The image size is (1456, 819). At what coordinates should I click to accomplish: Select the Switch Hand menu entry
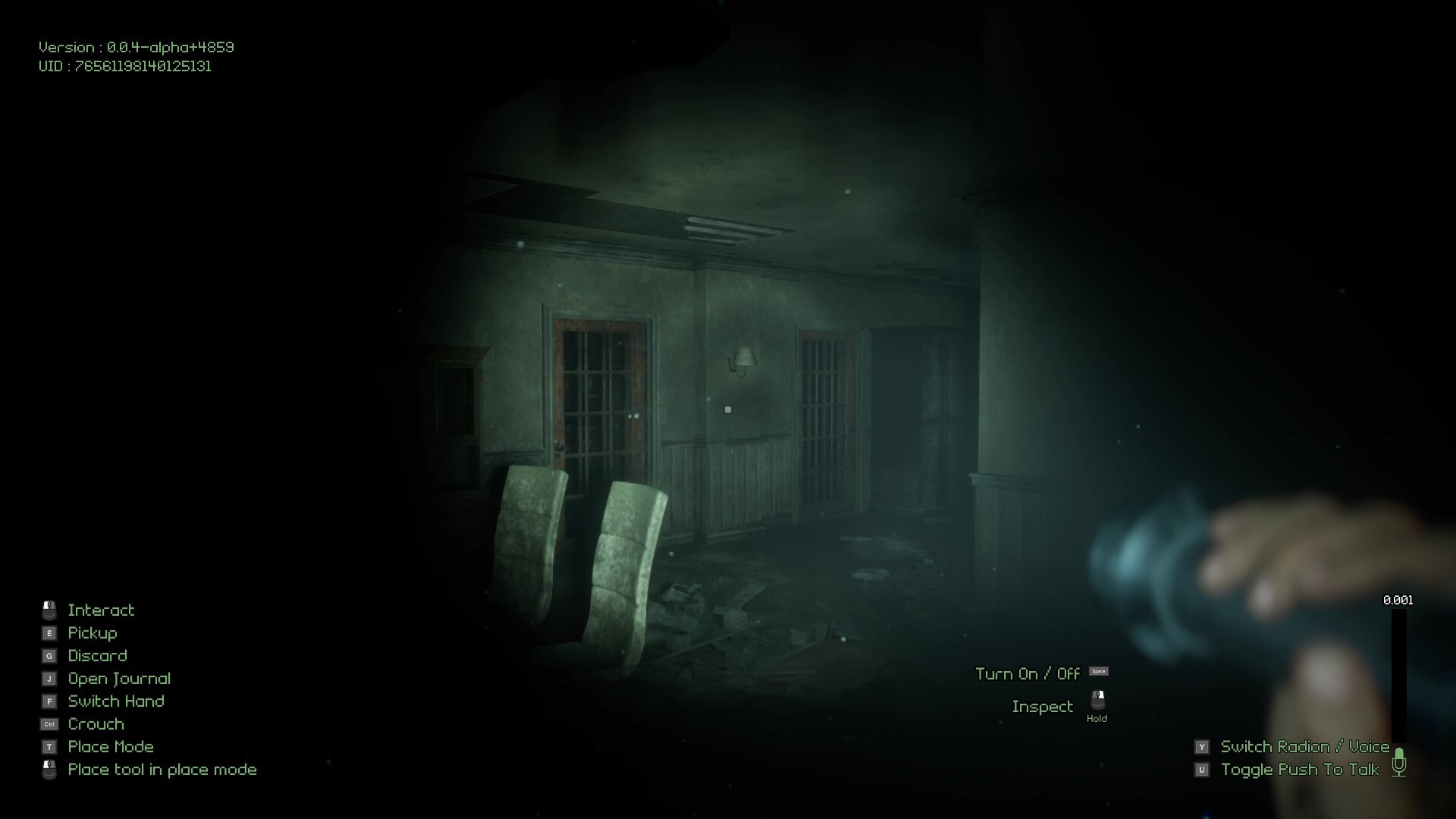point(115,701)
